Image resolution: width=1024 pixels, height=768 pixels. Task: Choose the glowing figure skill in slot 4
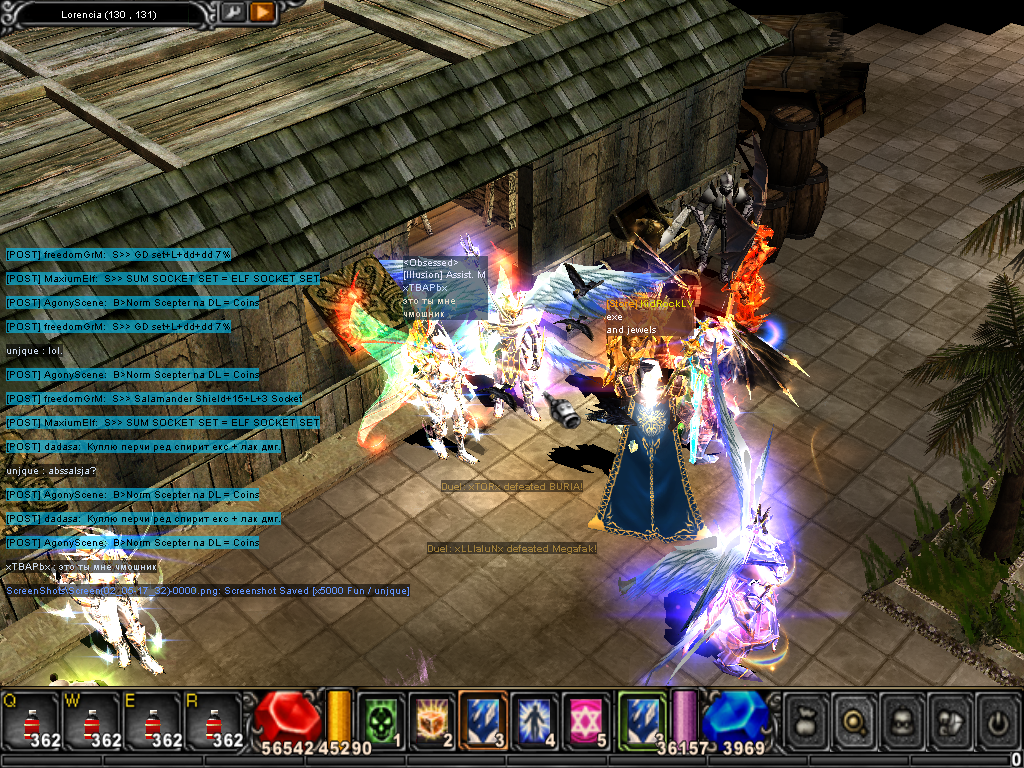(x=535, y=719)
